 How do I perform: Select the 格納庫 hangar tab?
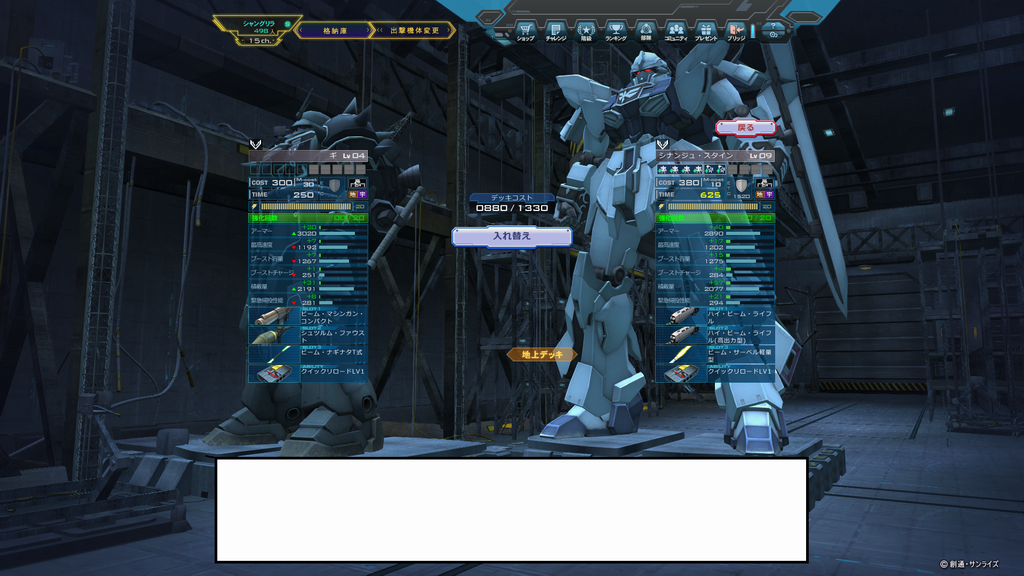332,31
